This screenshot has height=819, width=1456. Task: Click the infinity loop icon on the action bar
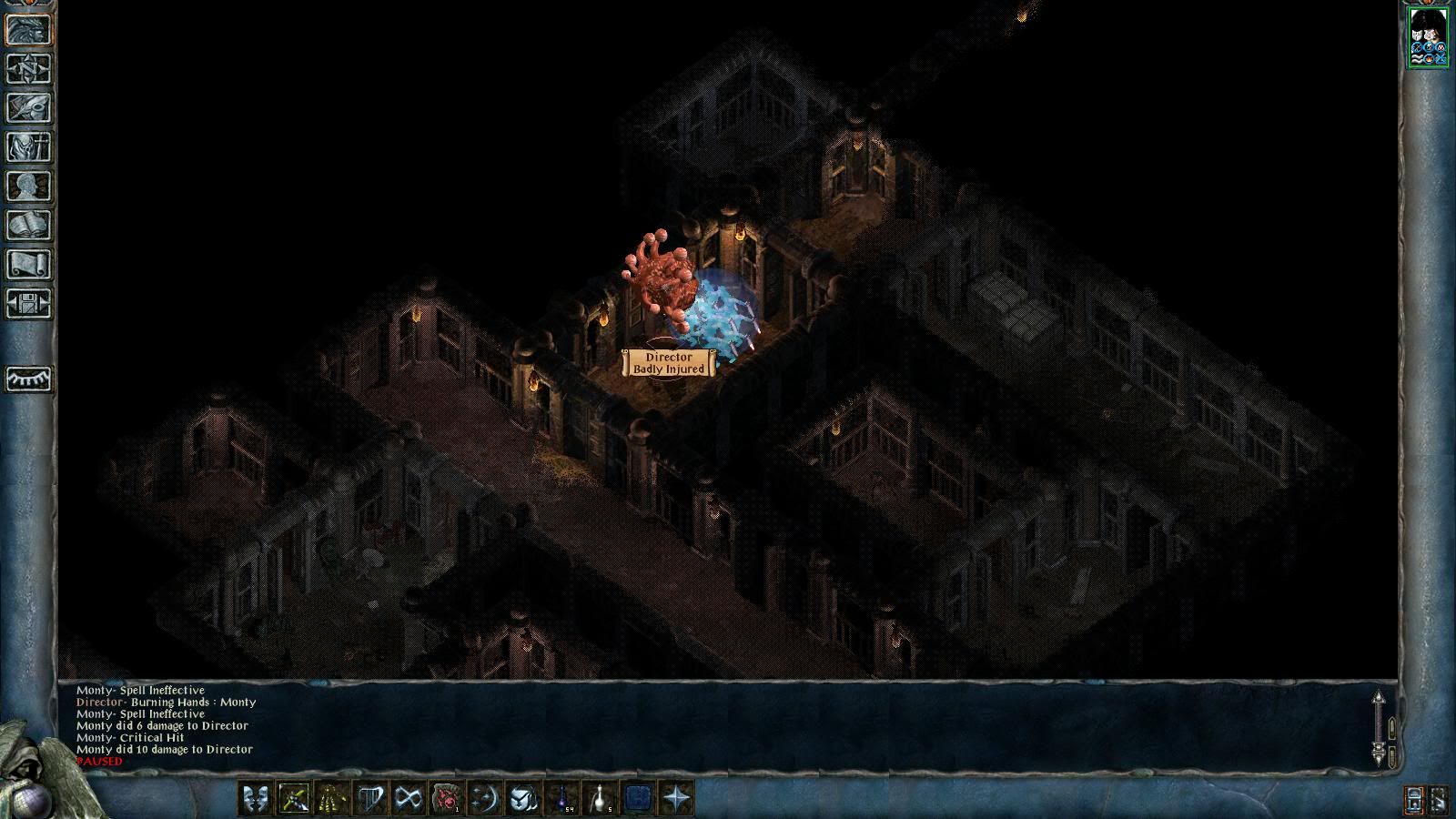[x=408, y=799]
